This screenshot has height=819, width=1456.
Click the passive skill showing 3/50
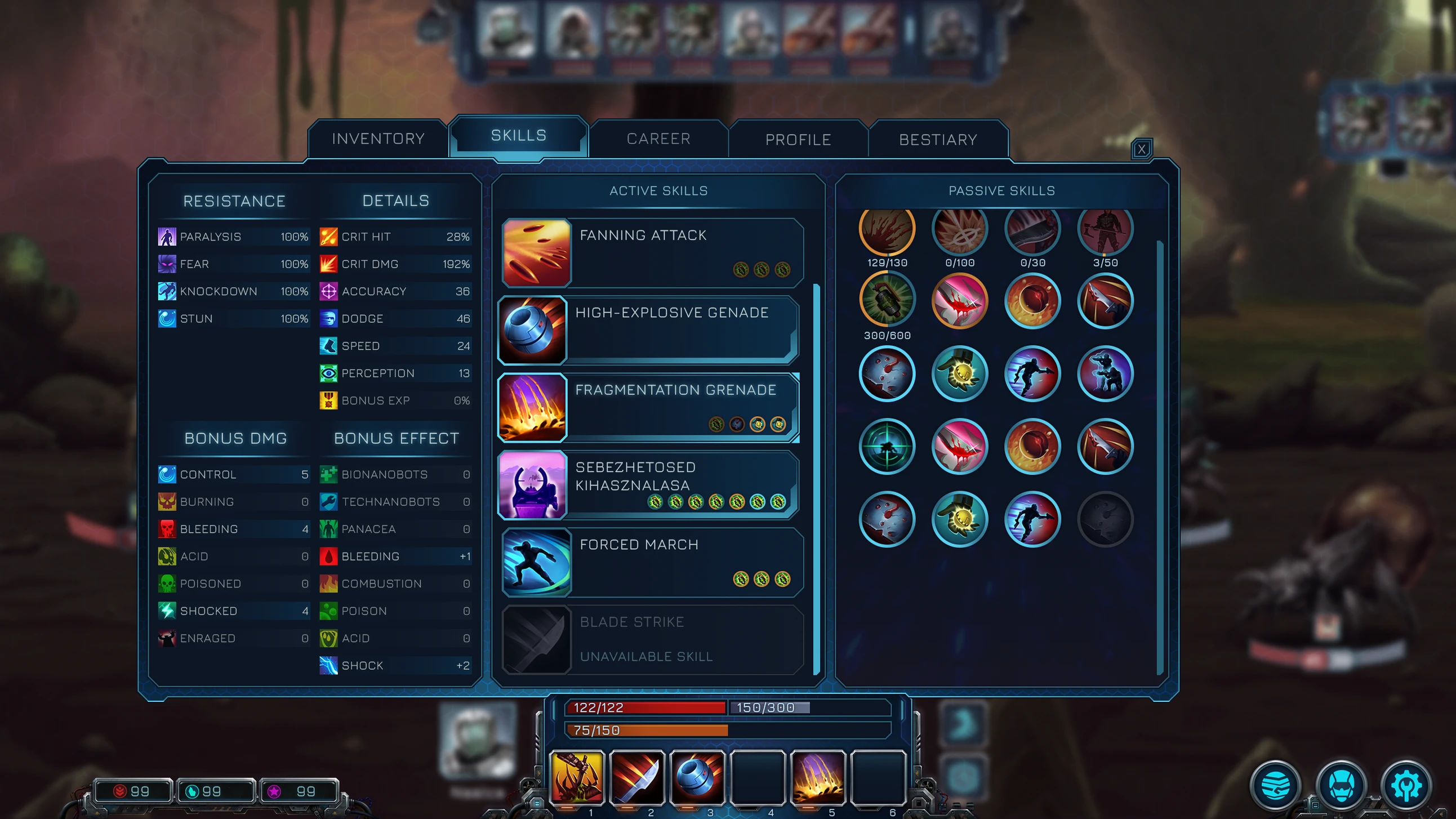pyautogui.click(x=1105, y=229)
